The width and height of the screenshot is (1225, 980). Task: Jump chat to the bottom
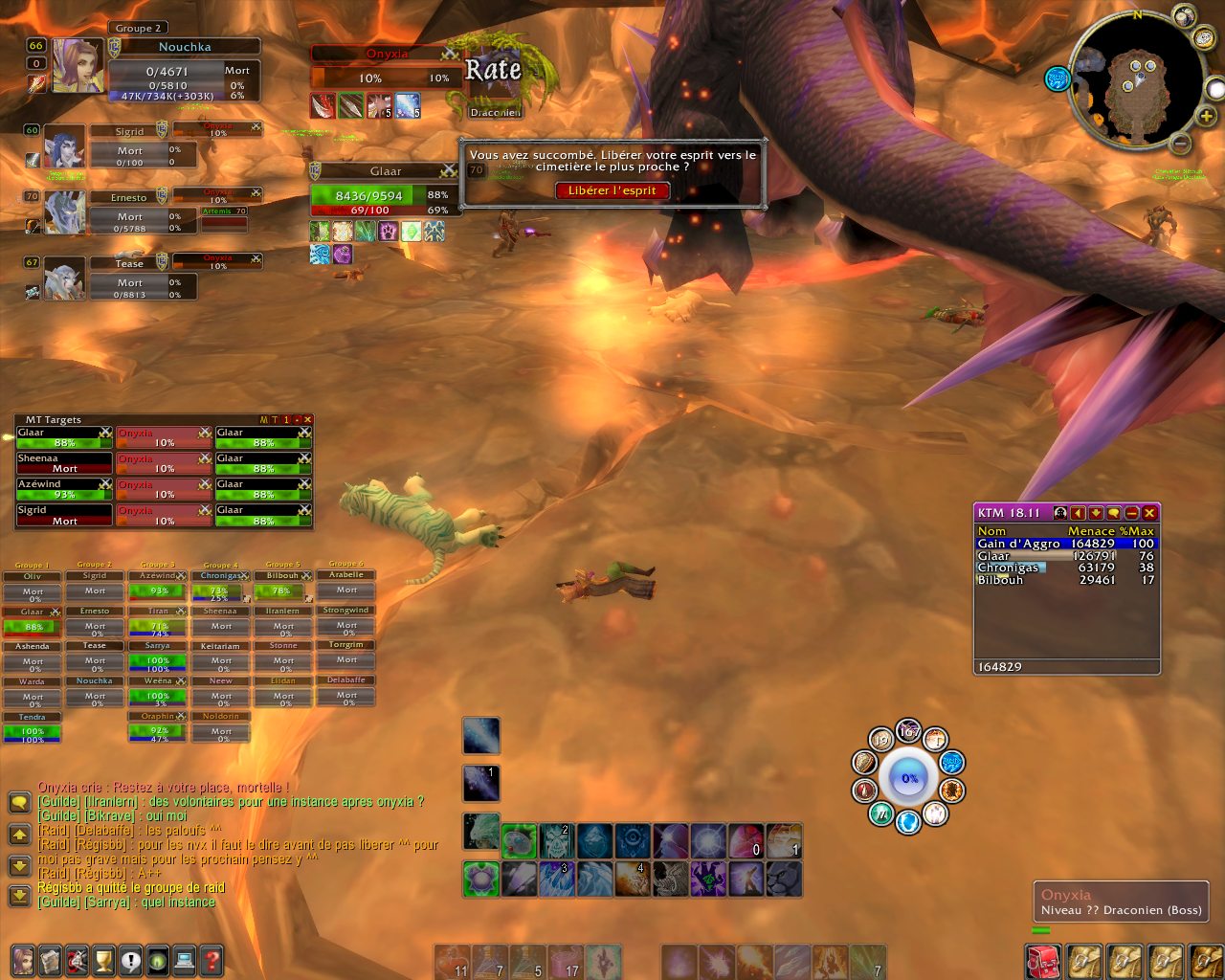pyautogui.click(x=18, y=896)
